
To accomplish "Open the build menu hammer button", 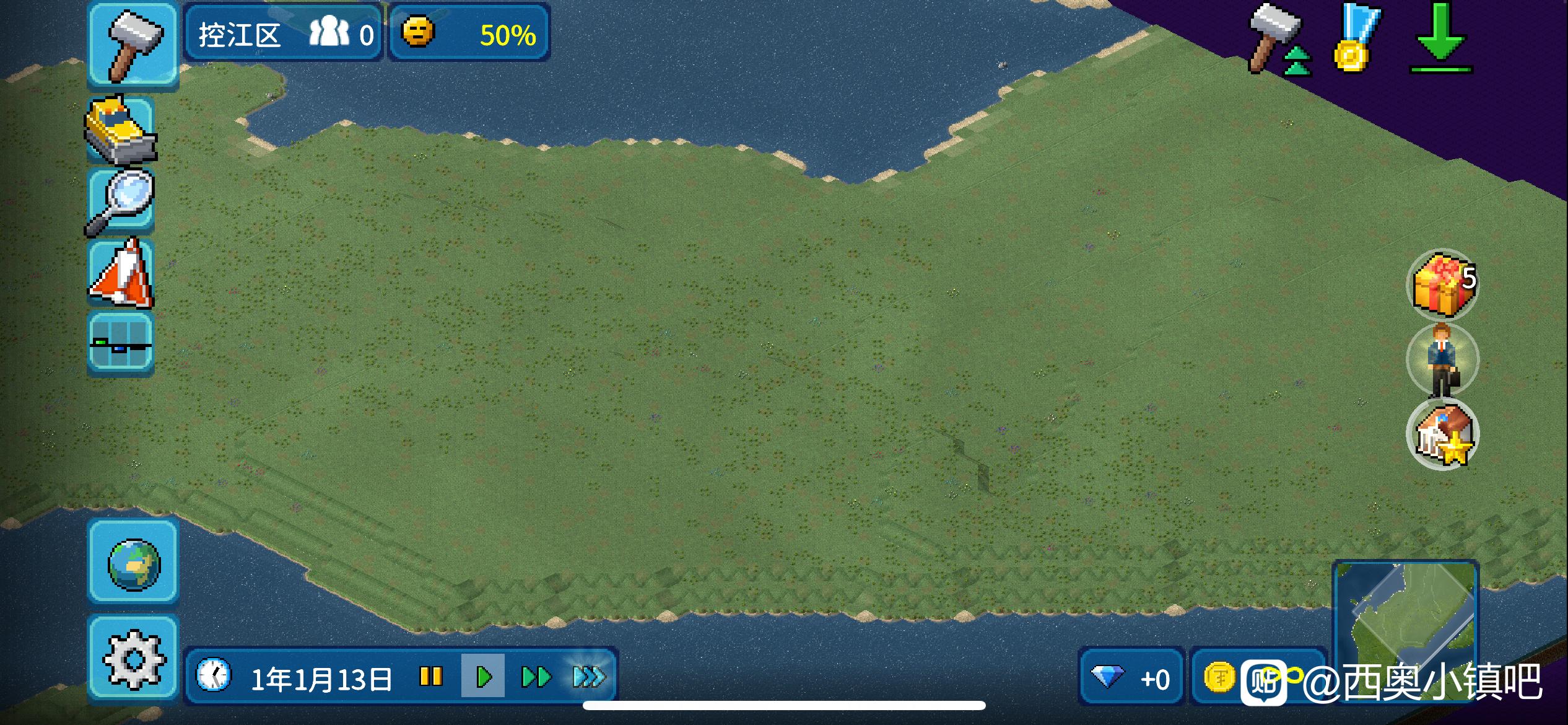I will pos(133,45).
